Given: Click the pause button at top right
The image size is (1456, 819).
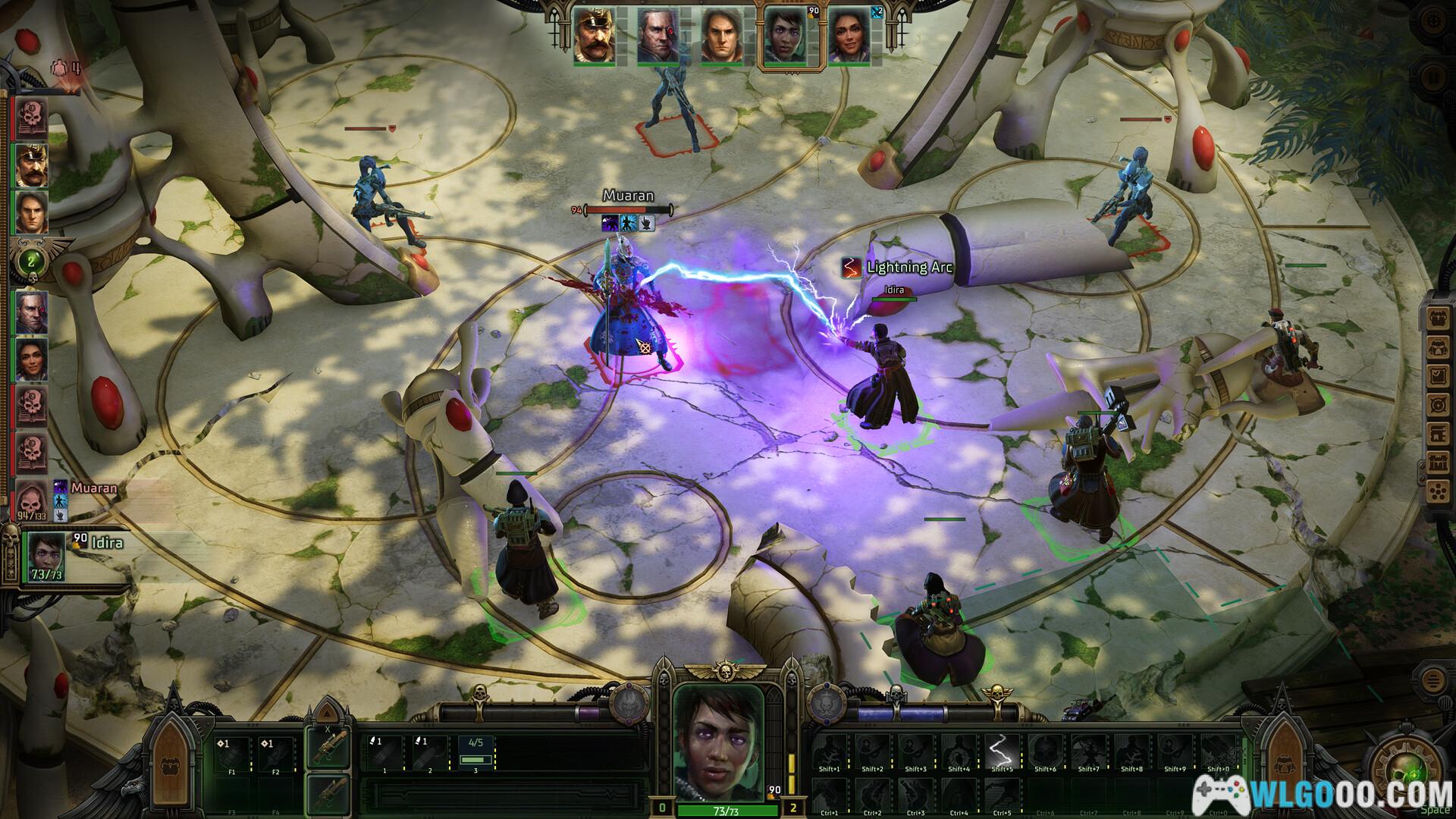Looking at the screenshot, I should coord(1432,78).
